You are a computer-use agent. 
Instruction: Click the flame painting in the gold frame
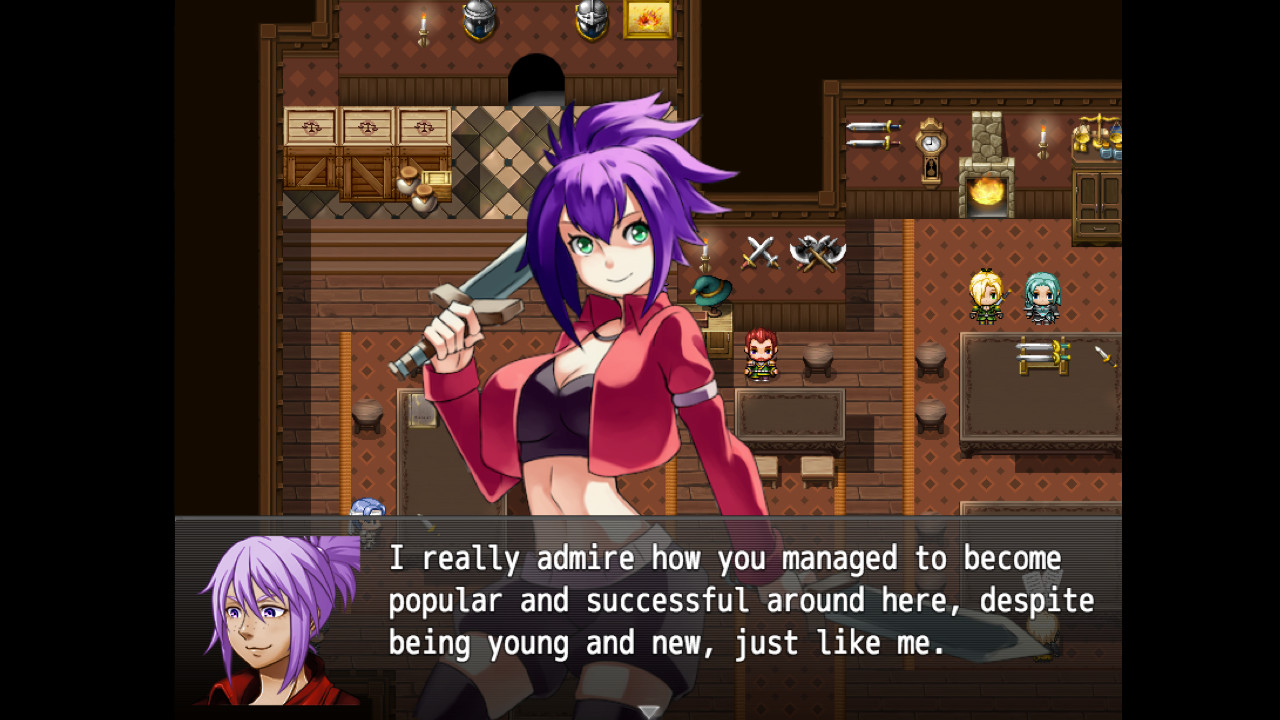coord(650,18)
